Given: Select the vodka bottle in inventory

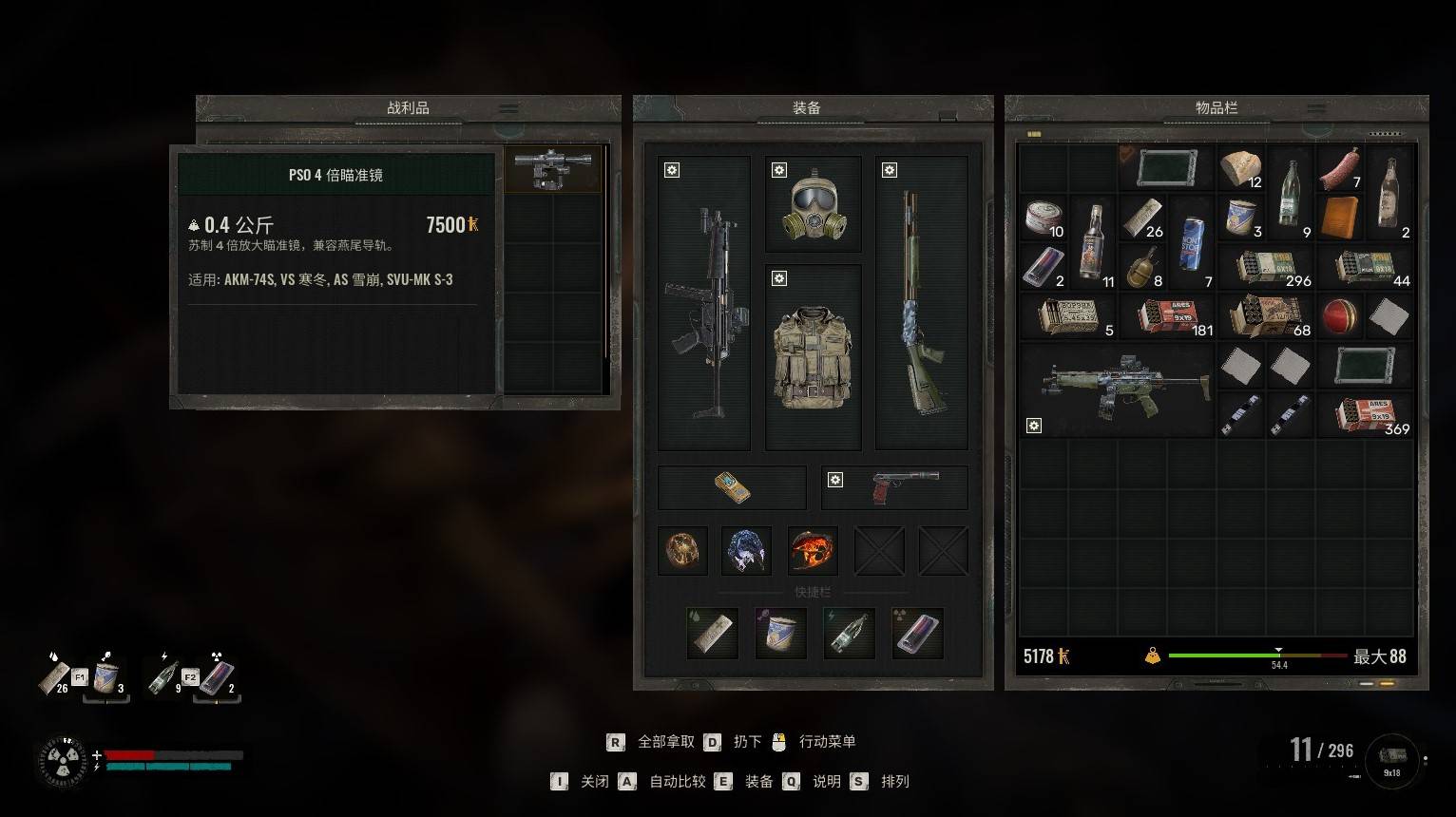Looking at the screenshot, I should pyautogui.click(x=1093, y=242).
